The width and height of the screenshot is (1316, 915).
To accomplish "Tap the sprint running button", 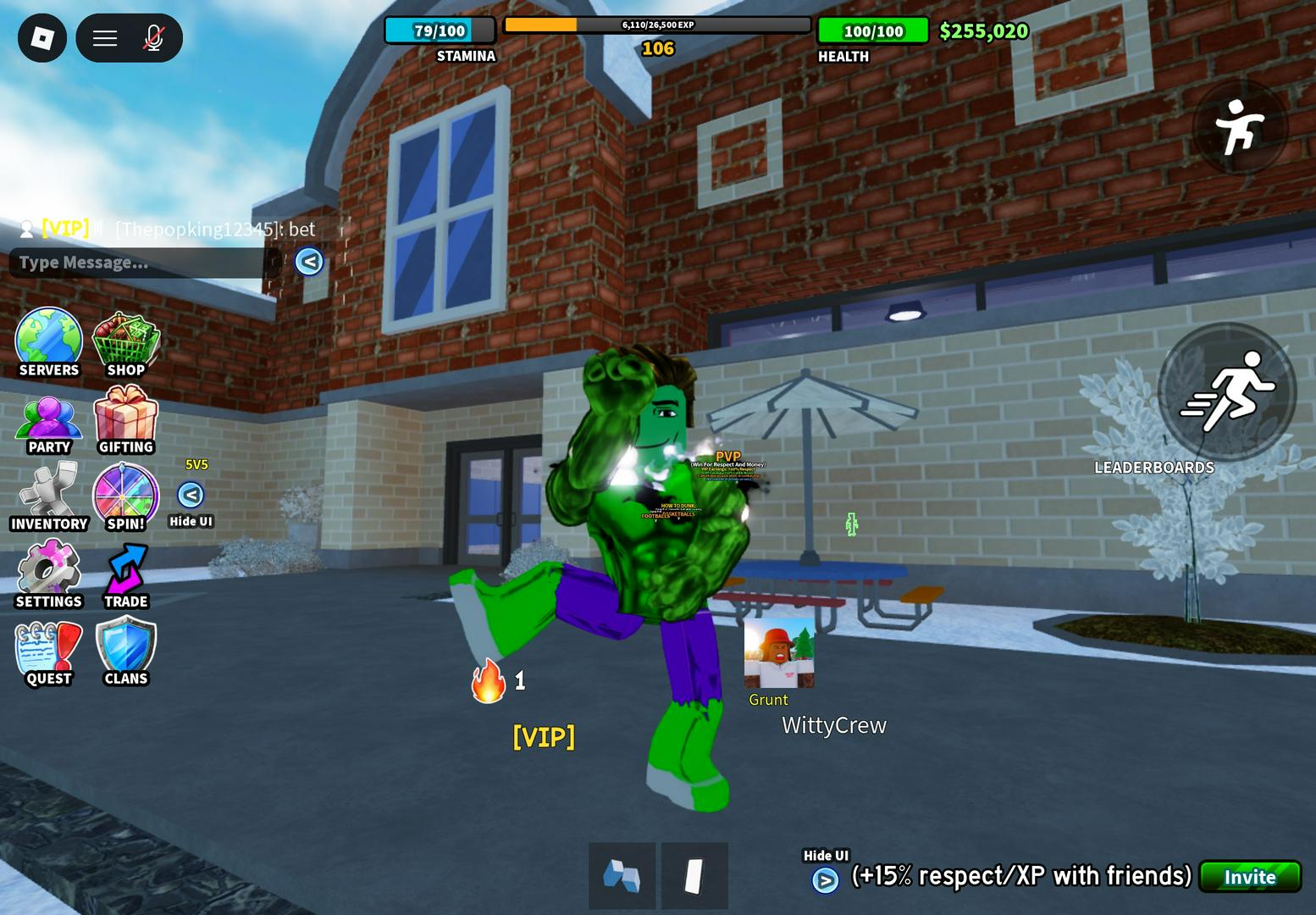I will tap(1227, 391).
